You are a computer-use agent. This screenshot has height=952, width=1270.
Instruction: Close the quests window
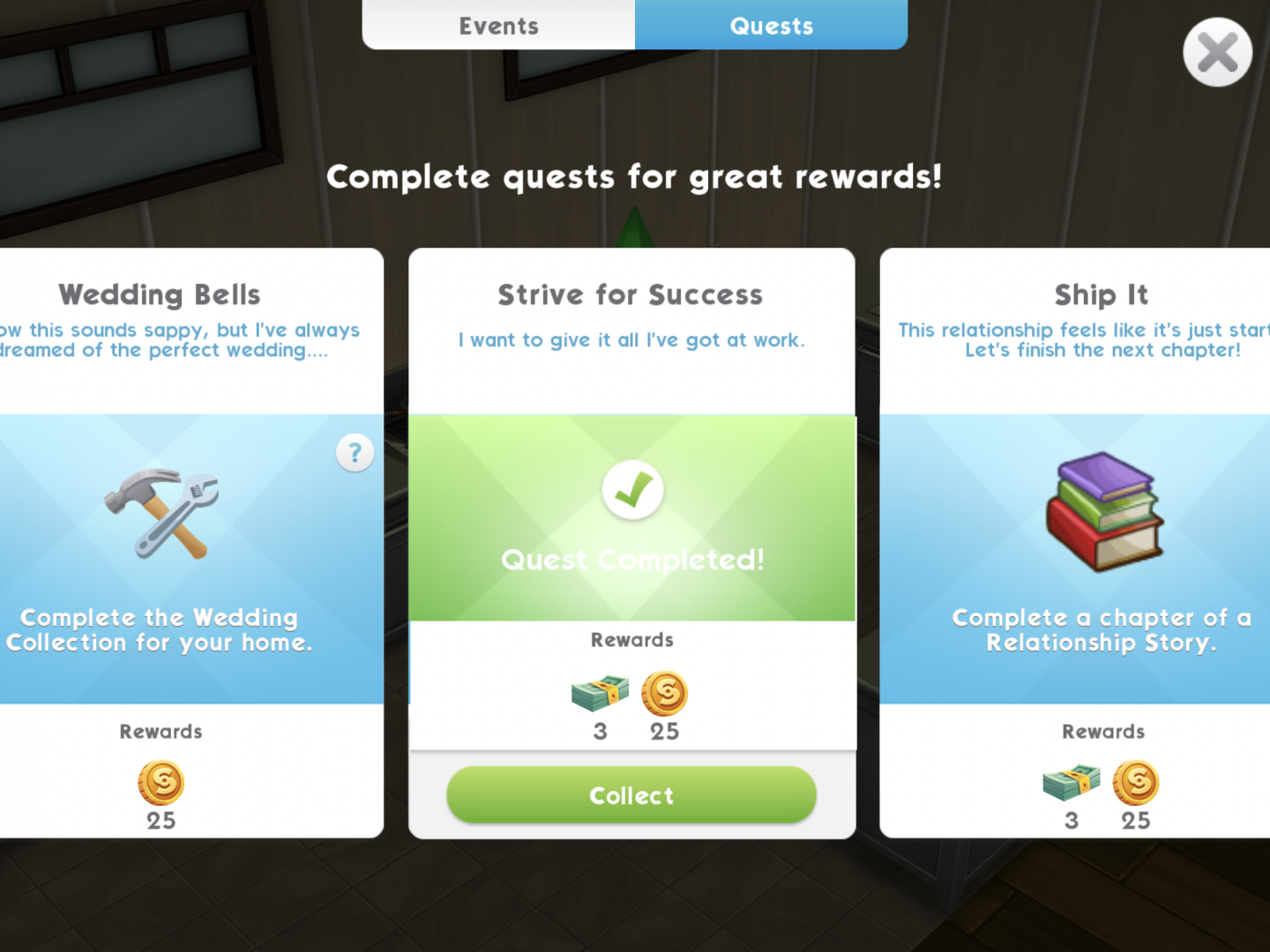point(1217,52)
